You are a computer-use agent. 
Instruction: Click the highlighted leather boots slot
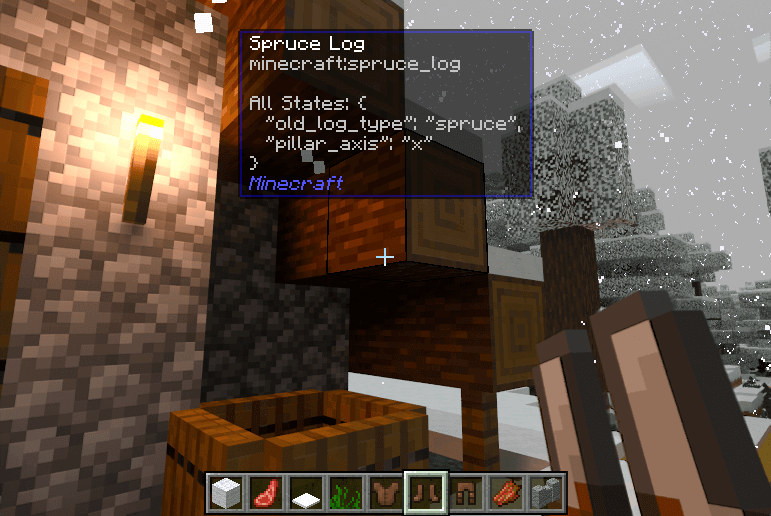point(425,492)
